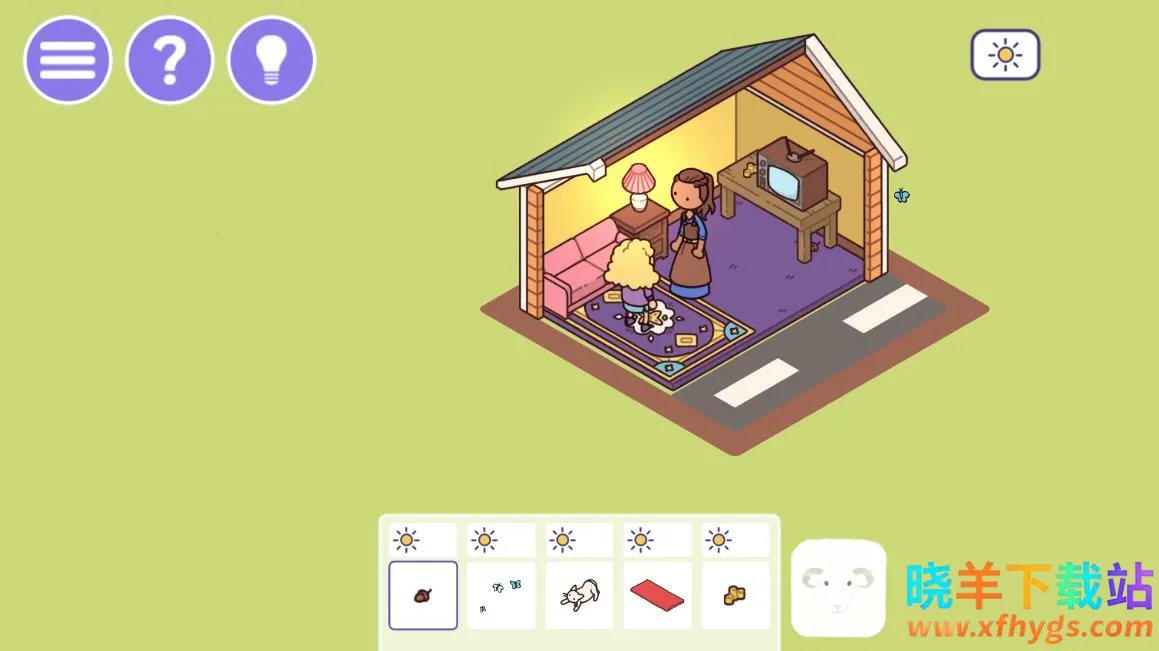Image resolution: width=1159 pixels, height=651 pixels.
Task: Choose the butterflies item slot
Action: click(501, 595)
